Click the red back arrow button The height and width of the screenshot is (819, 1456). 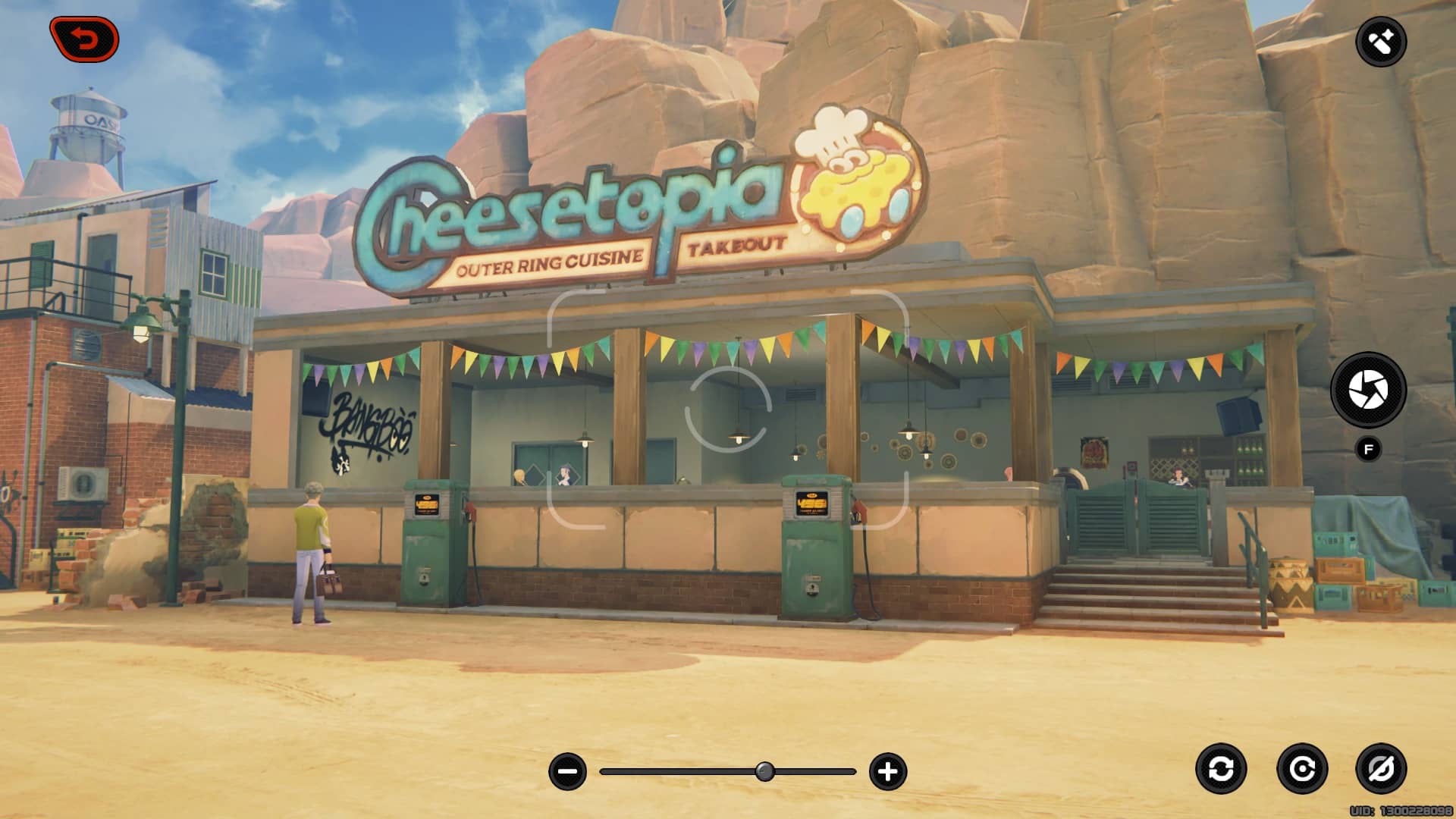click(x=84, y=39)
